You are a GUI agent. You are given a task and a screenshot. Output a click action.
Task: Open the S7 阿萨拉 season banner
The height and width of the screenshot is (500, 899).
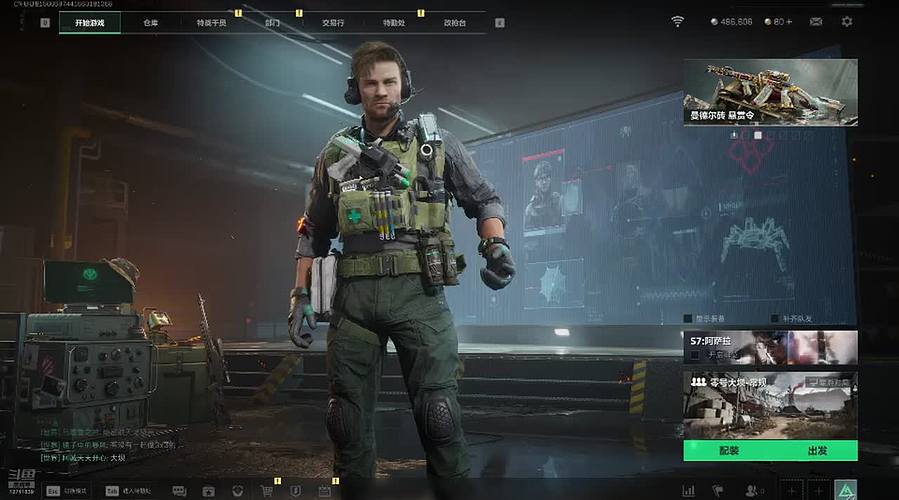coord(770,347)
